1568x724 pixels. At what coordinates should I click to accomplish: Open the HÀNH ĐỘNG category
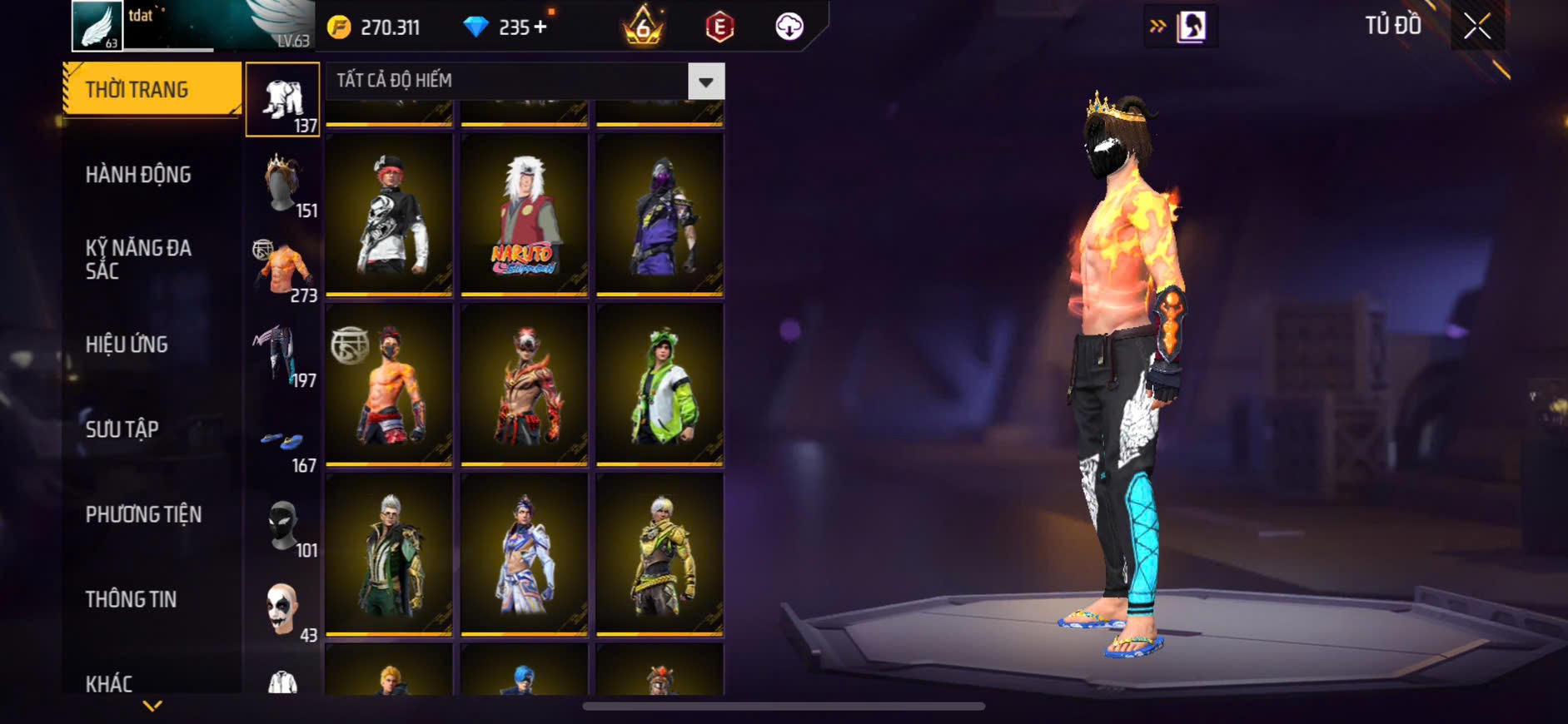pos(138,175)
